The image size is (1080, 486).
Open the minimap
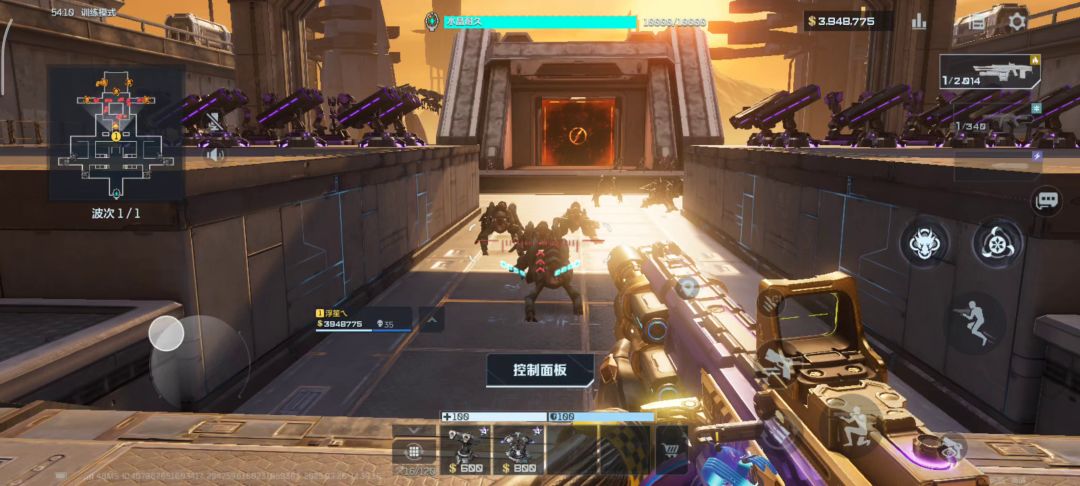pos(116,133)
